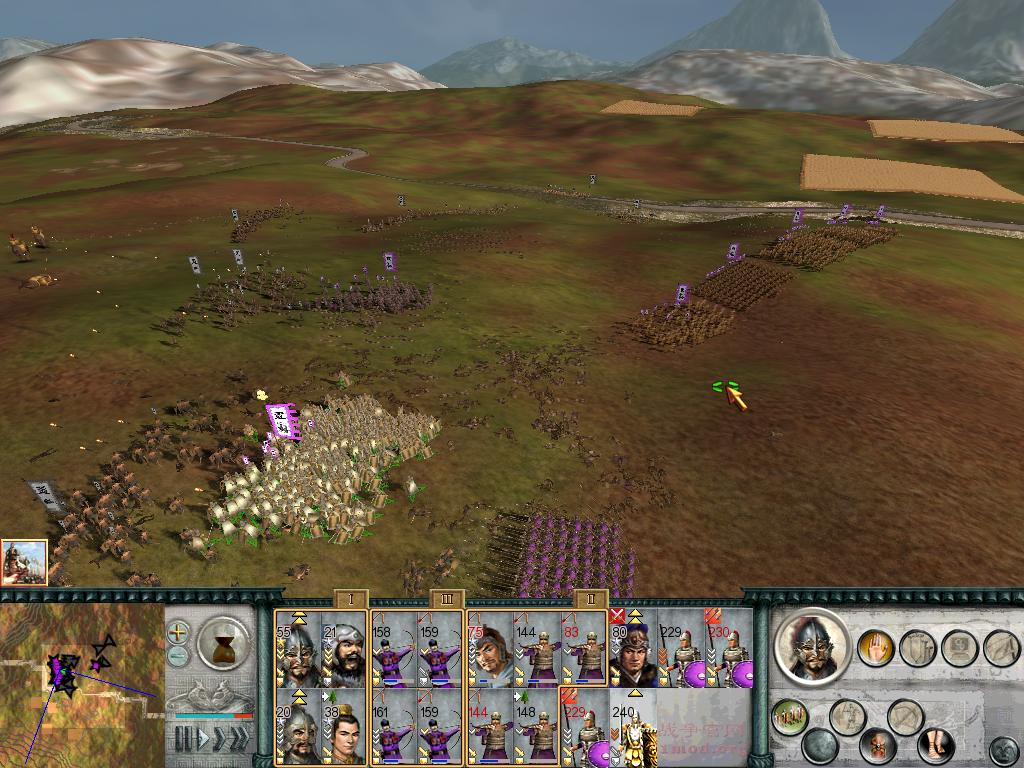Select group III tab

coord(445,599)
